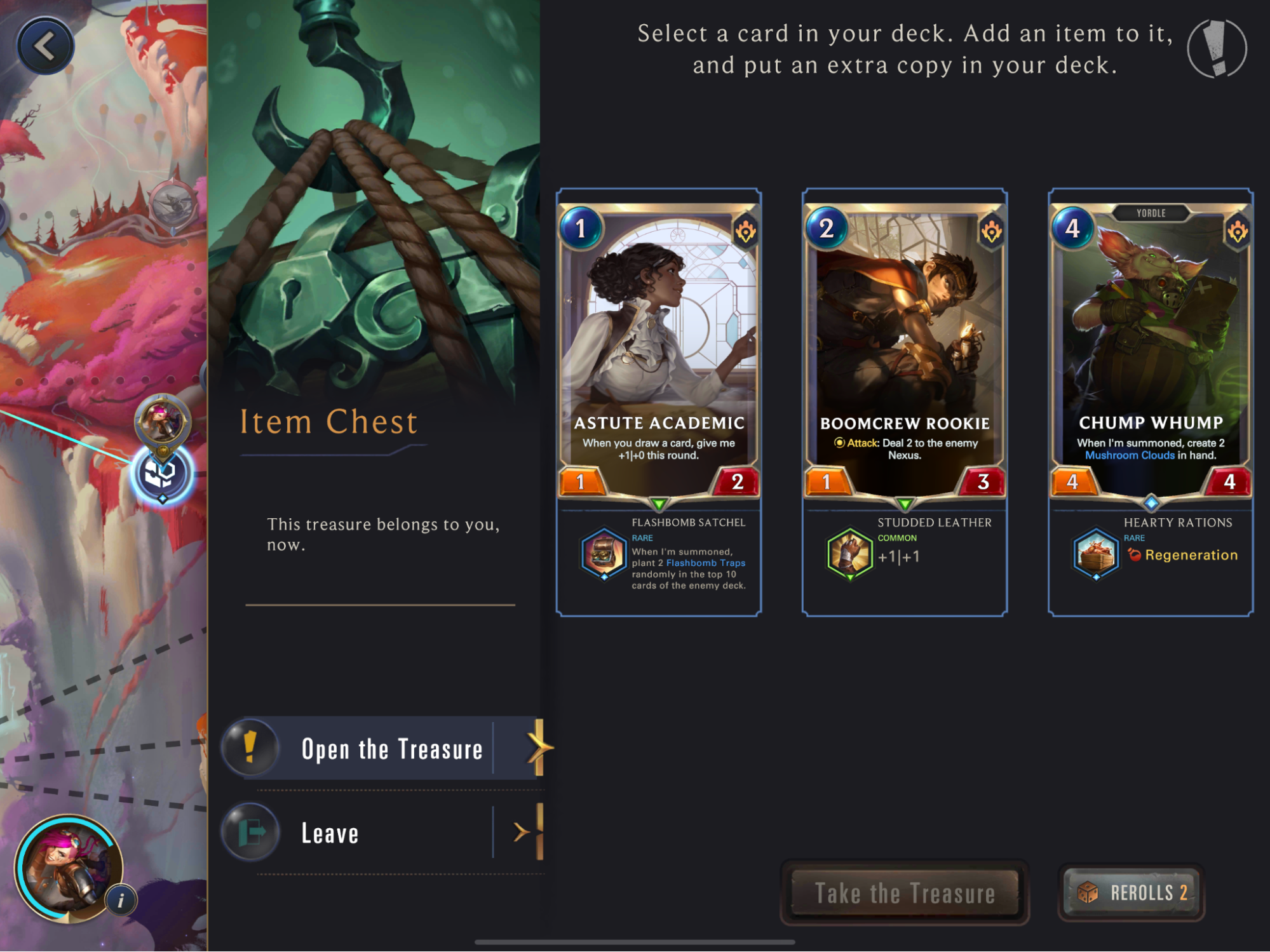Screen dimensions: 1270x952
Task: Open the champion portrait info button
Action: click(121, 900)
